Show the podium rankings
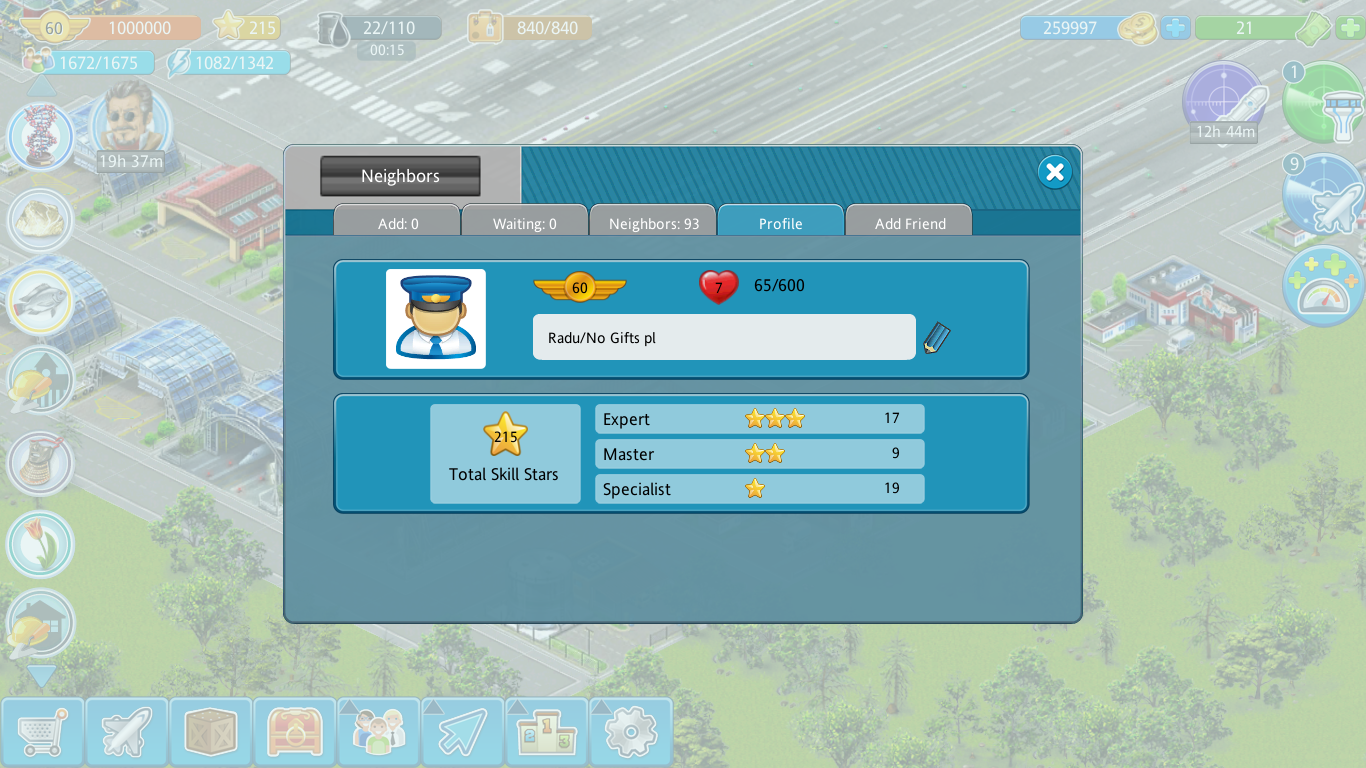 coord(546,733)
